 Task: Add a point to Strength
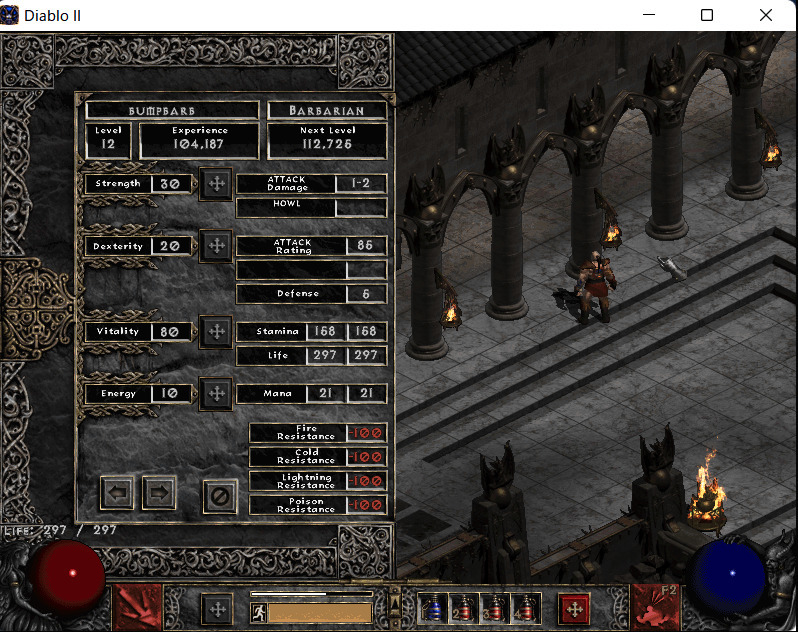(215, 184)
